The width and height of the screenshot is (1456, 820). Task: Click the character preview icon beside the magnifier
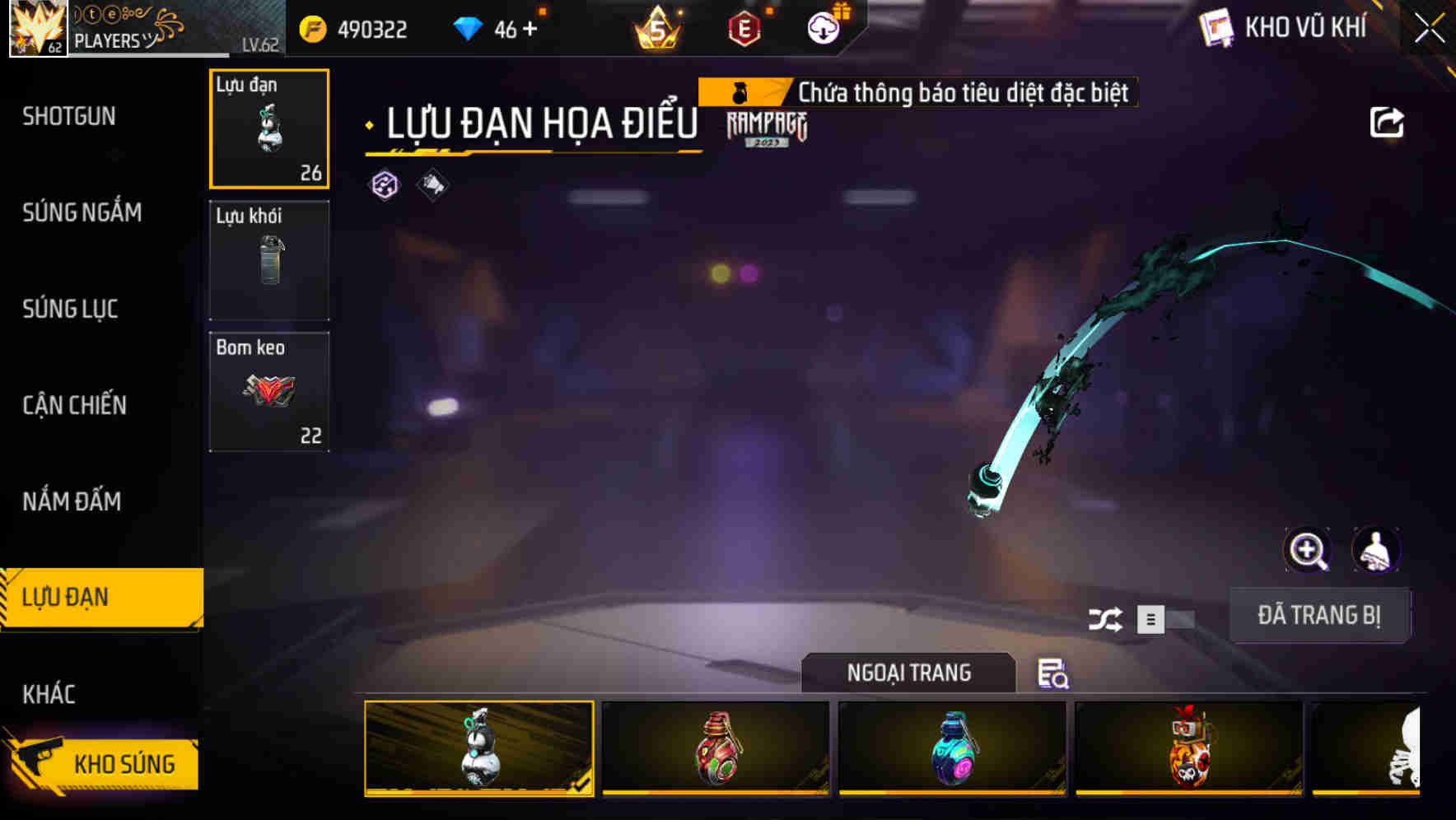[x=1375, y=550]
